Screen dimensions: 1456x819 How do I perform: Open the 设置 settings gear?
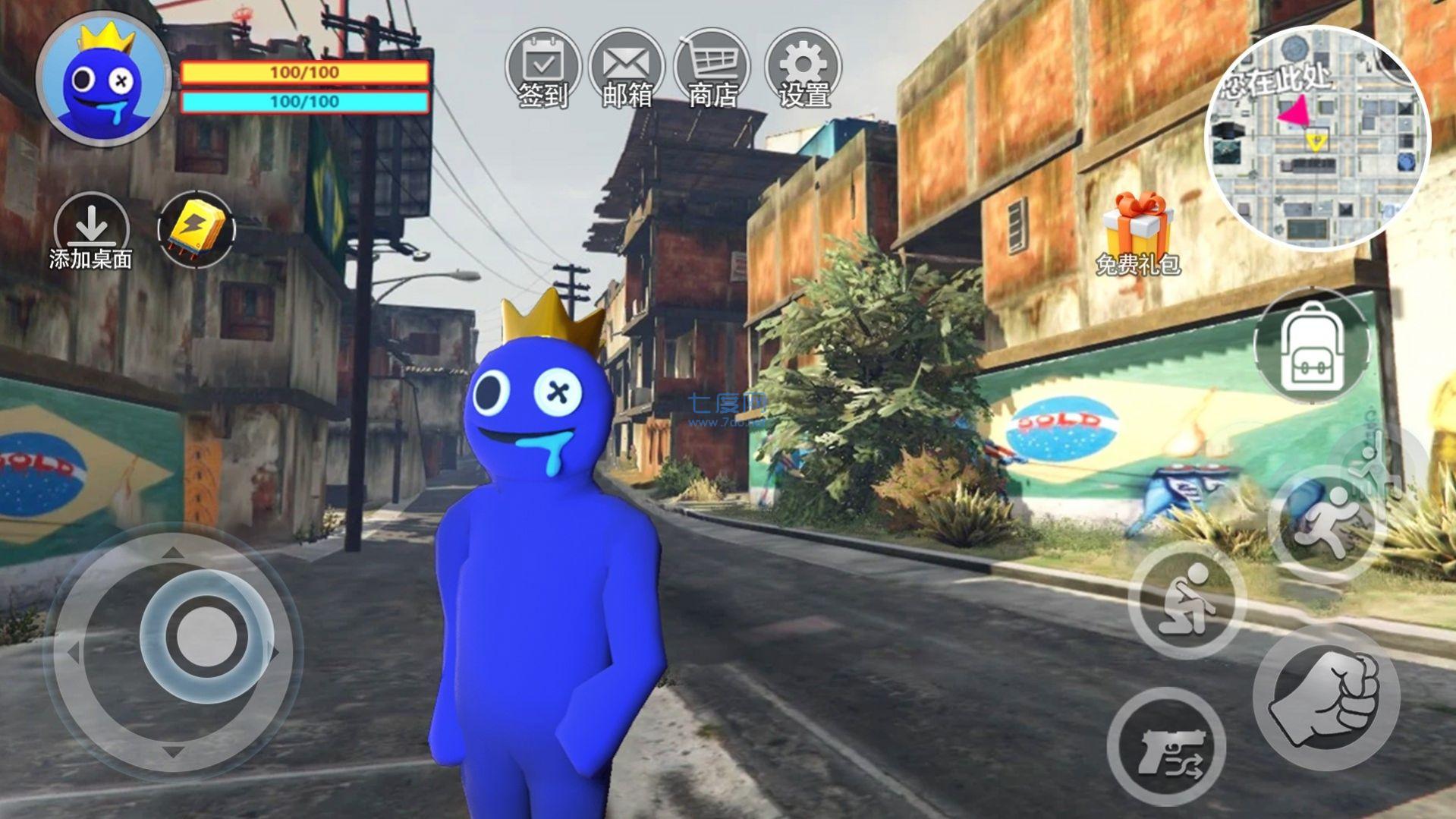click(802, 68)
